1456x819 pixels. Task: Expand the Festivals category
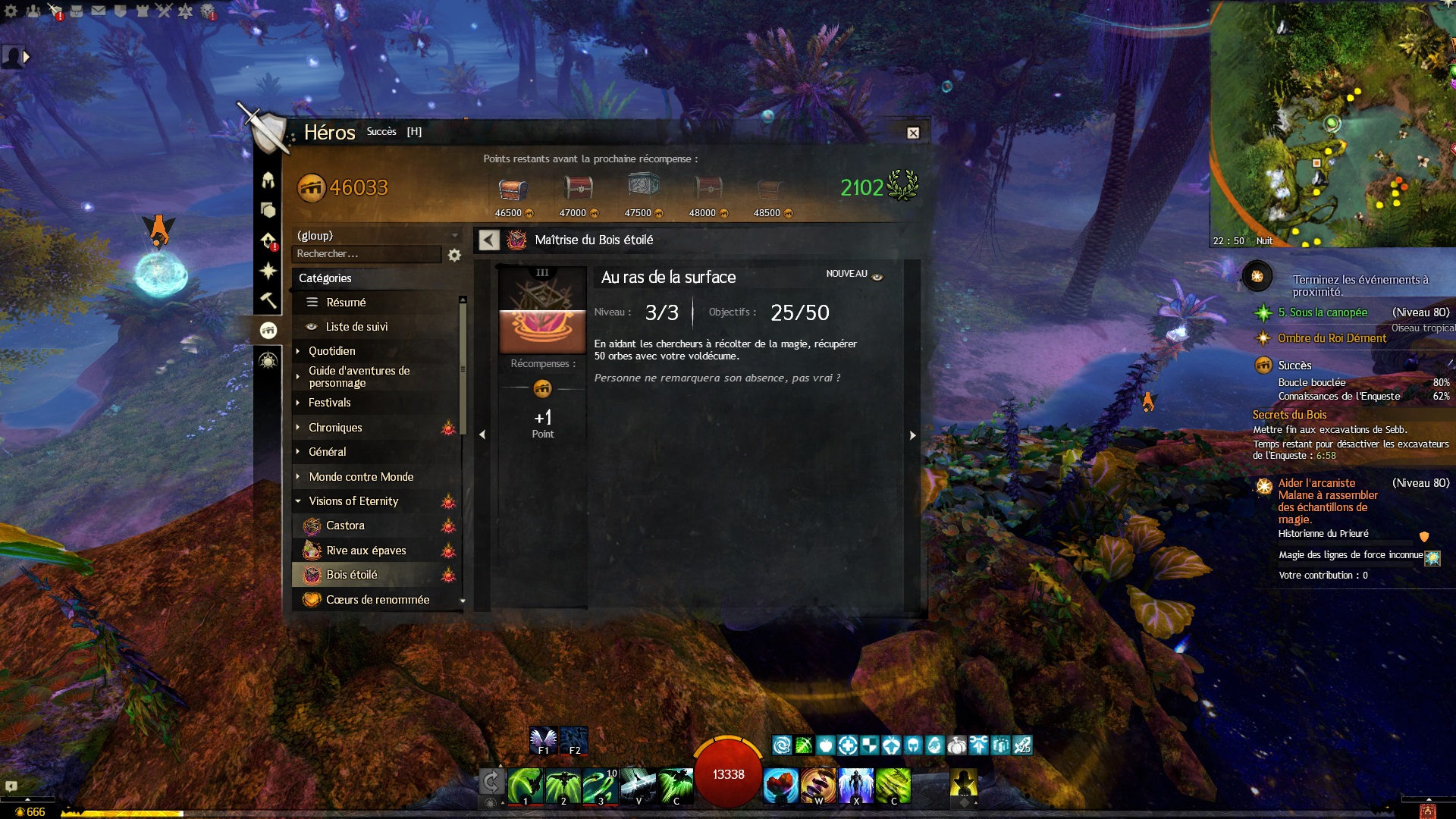pos(329,403)
